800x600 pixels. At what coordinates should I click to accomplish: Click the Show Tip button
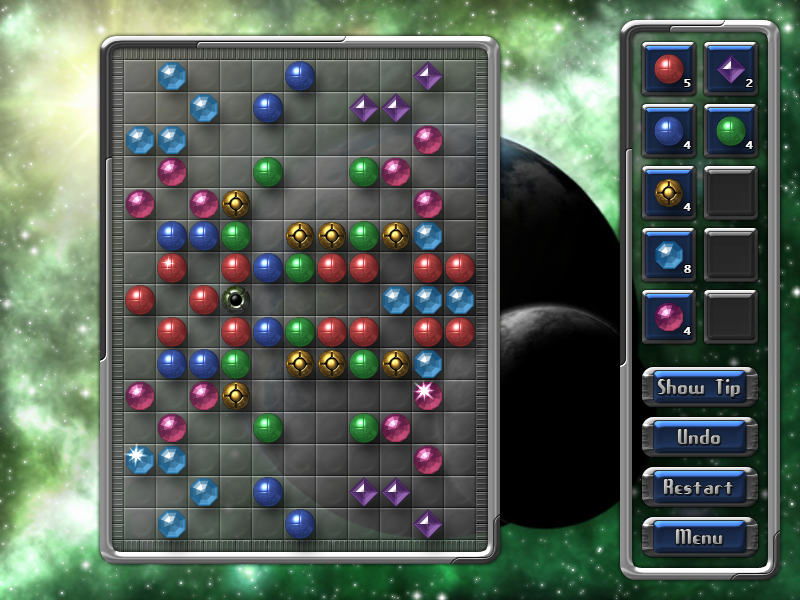(x=699, y=387)
